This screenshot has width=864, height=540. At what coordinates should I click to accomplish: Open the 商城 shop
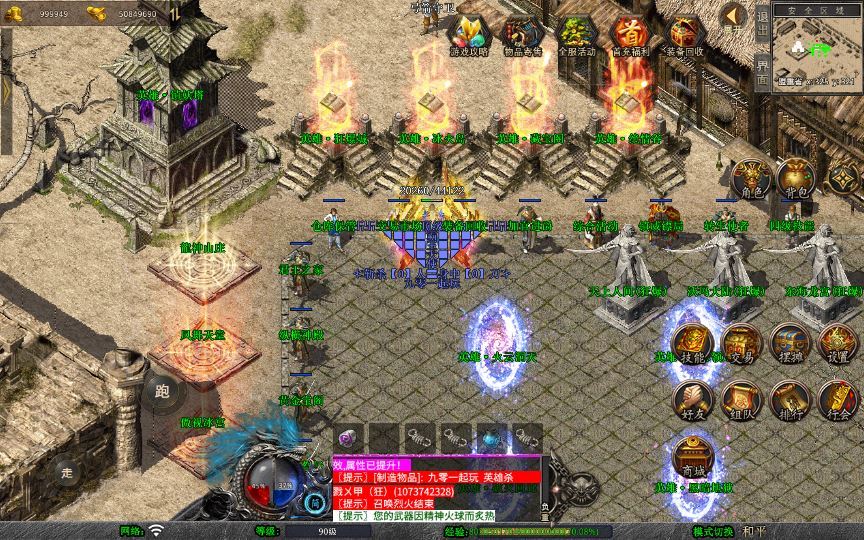tap(692, 456)
